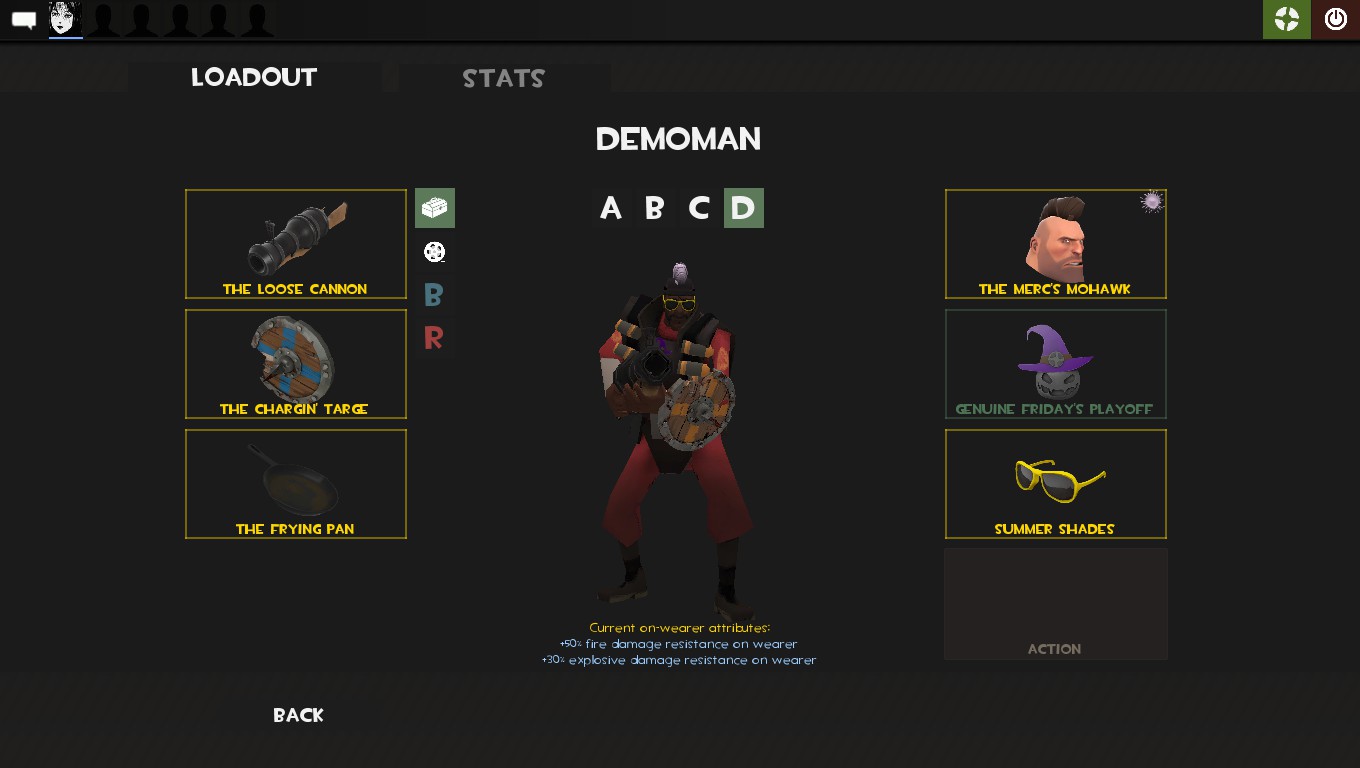Preview the red team color

coord(434,338)
